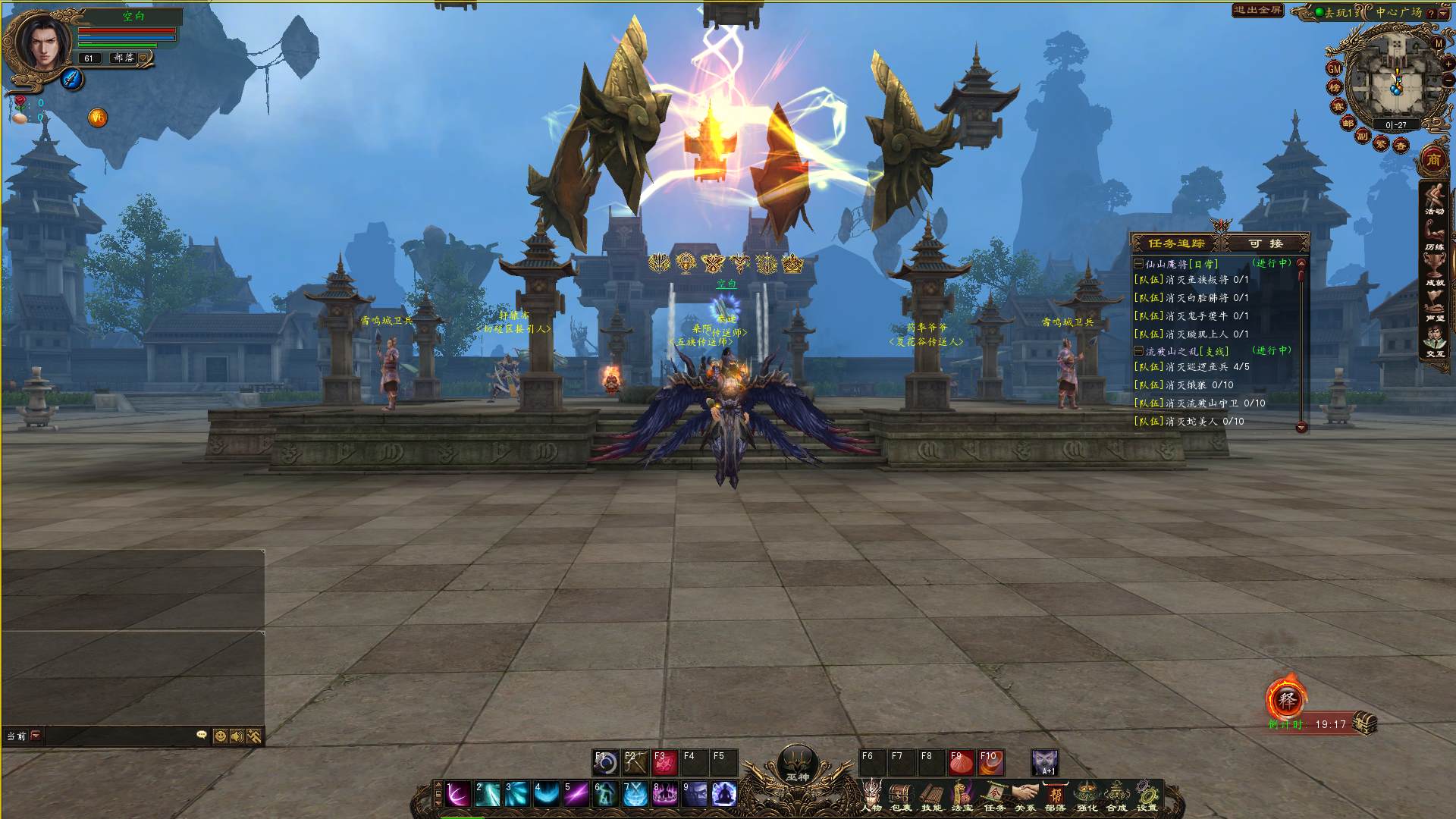Viewport: 1456px width, 819px height.
Task: Switch to the 可接 available quests tab
Action: [1266, 243]
